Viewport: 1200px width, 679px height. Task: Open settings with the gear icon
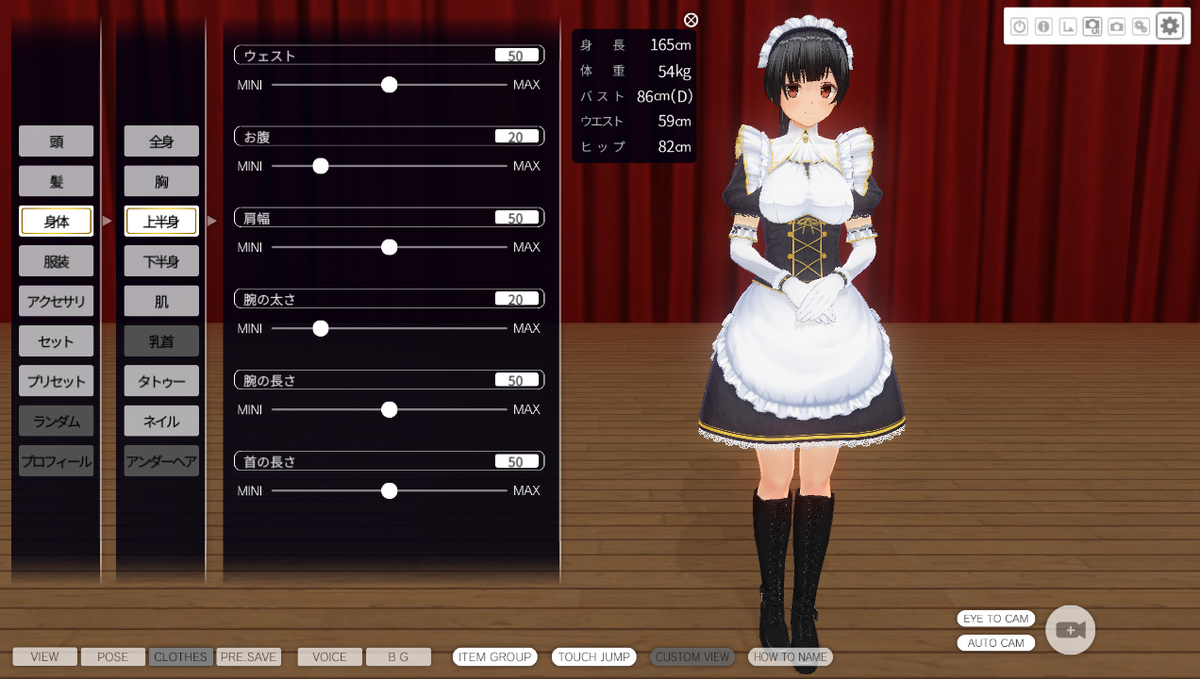(1169, 27)
